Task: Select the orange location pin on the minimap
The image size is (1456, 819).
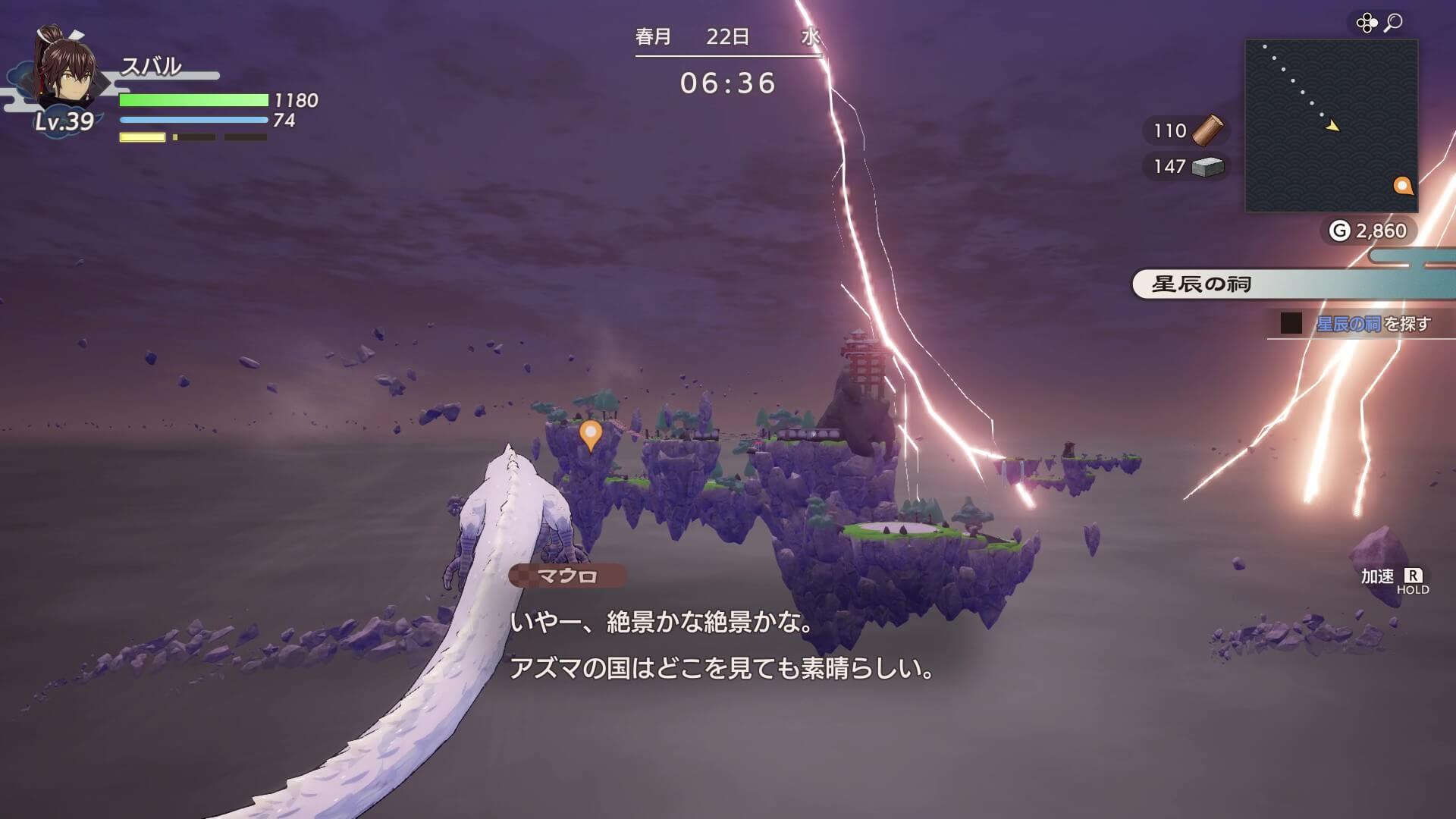Action: click(1402, 184)
